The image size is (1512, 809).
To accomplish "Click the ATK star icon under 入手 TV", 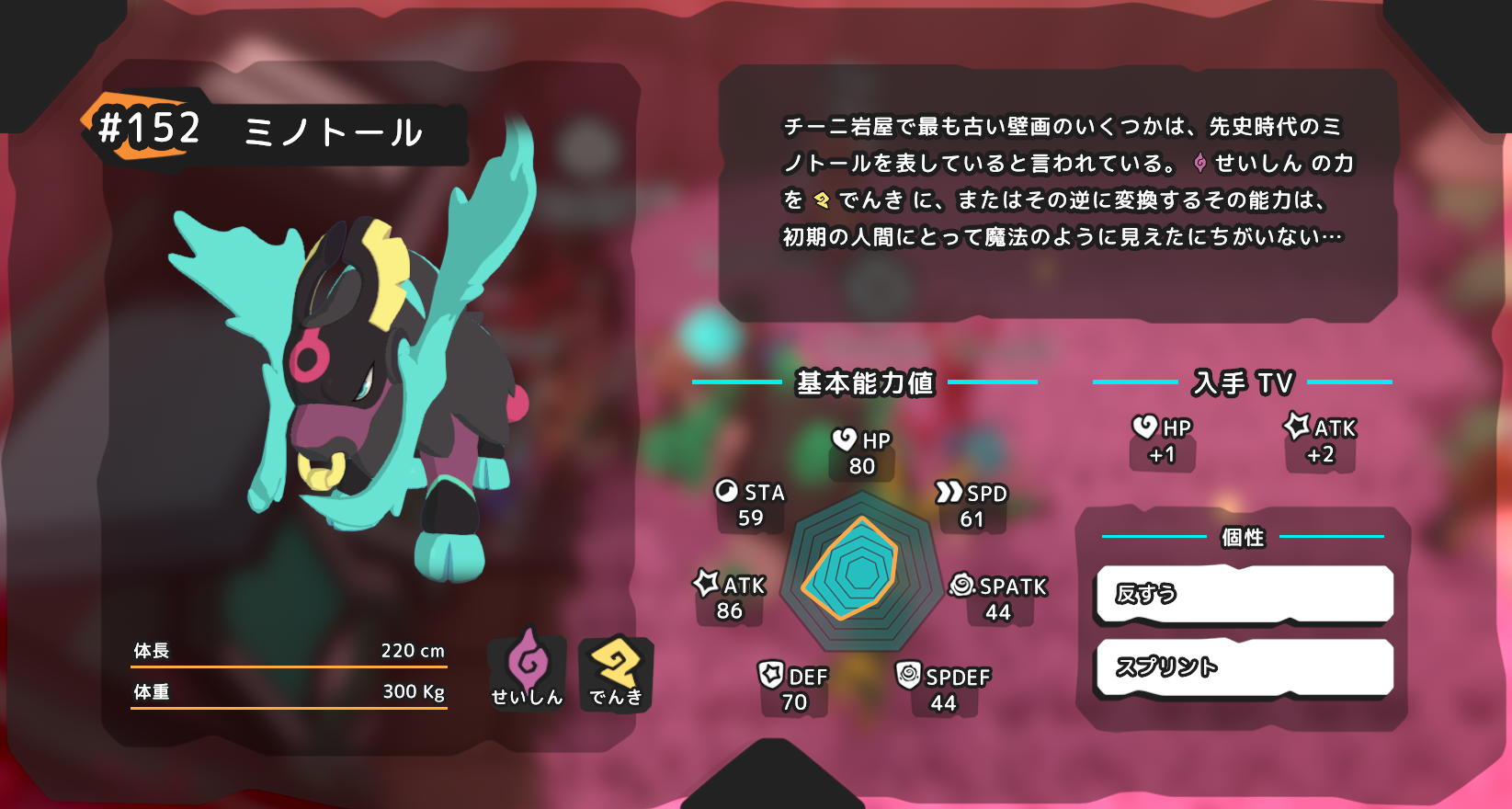I will click(1298, 426).
